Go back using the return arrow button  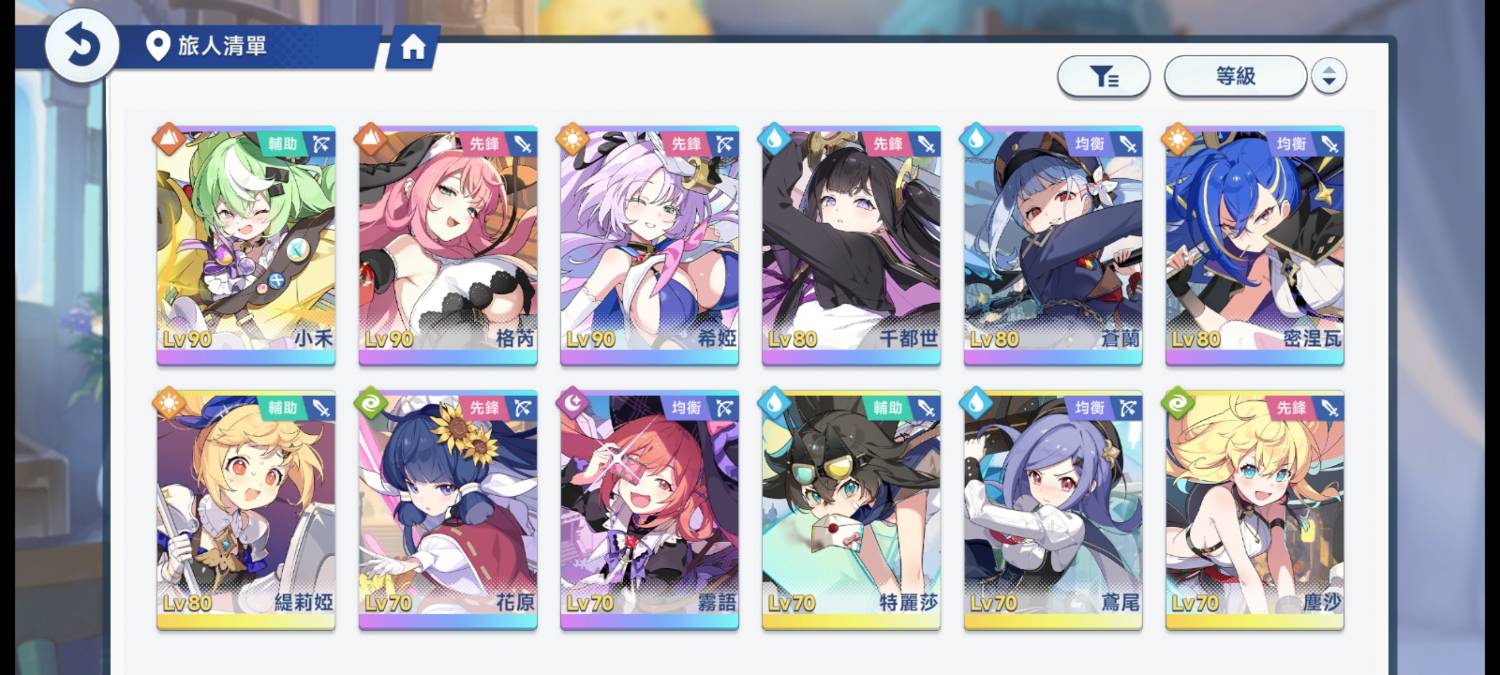click(81, 46)
